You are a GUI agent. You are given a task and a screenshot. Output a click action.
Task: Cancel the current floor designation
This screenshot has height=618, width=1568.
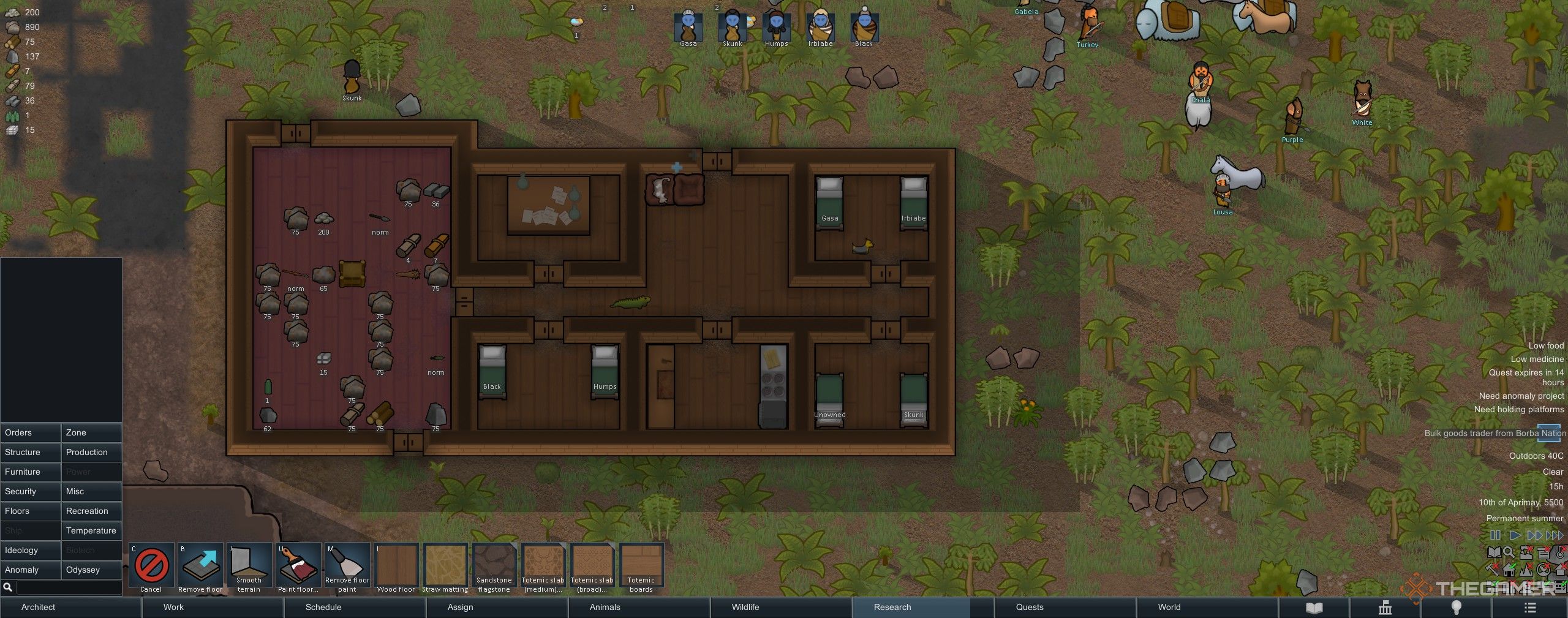(151, 567)
